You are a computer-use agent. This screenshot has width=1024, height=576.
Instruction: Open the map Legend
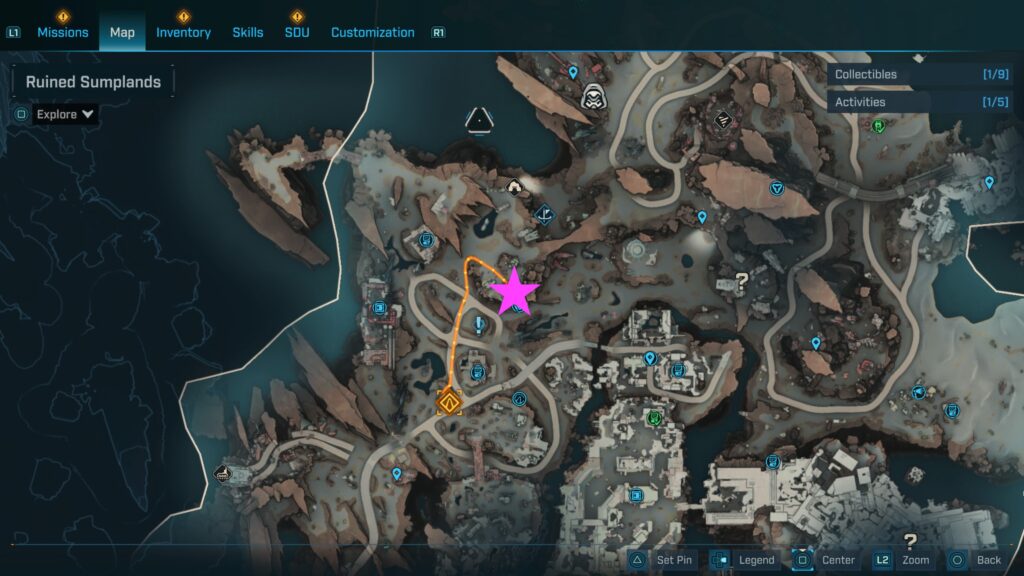744,560
